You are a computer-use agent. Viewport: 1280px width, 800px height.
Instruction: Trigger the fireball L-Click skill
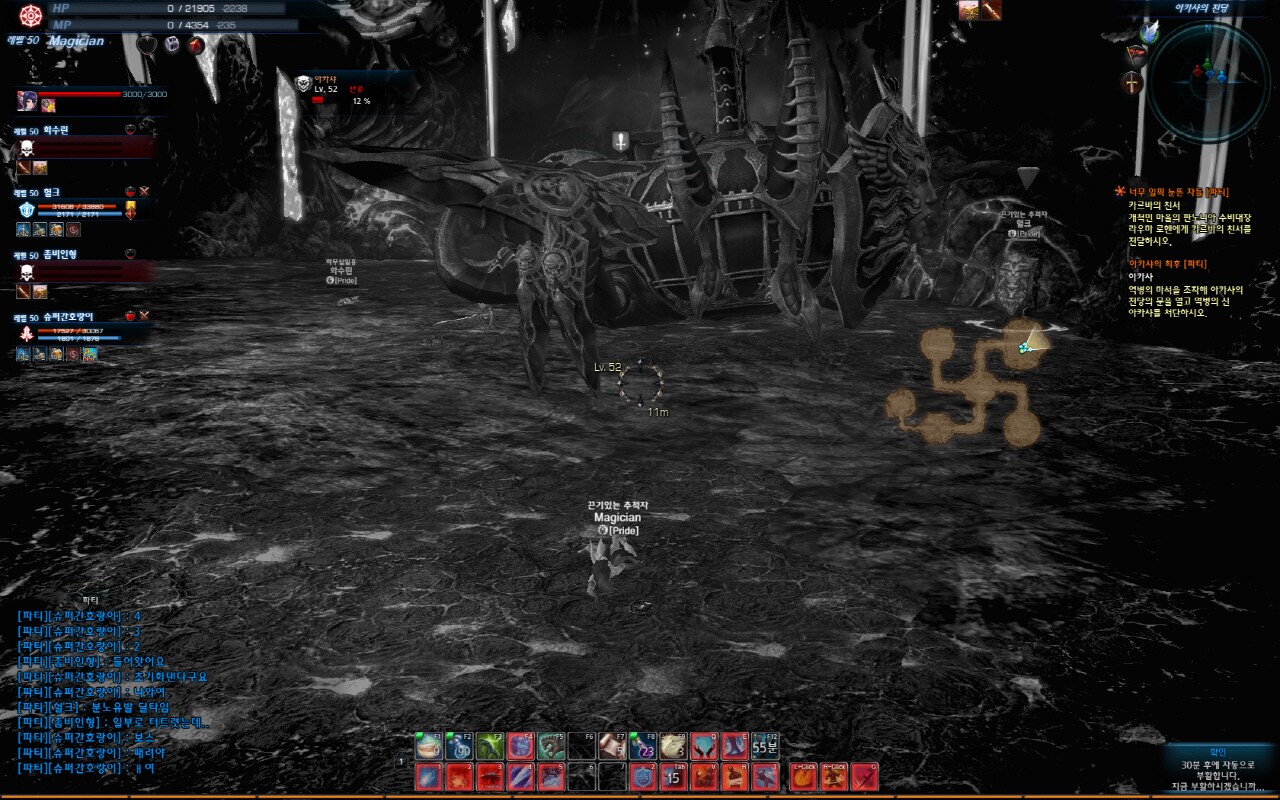[x=803, y=776]
